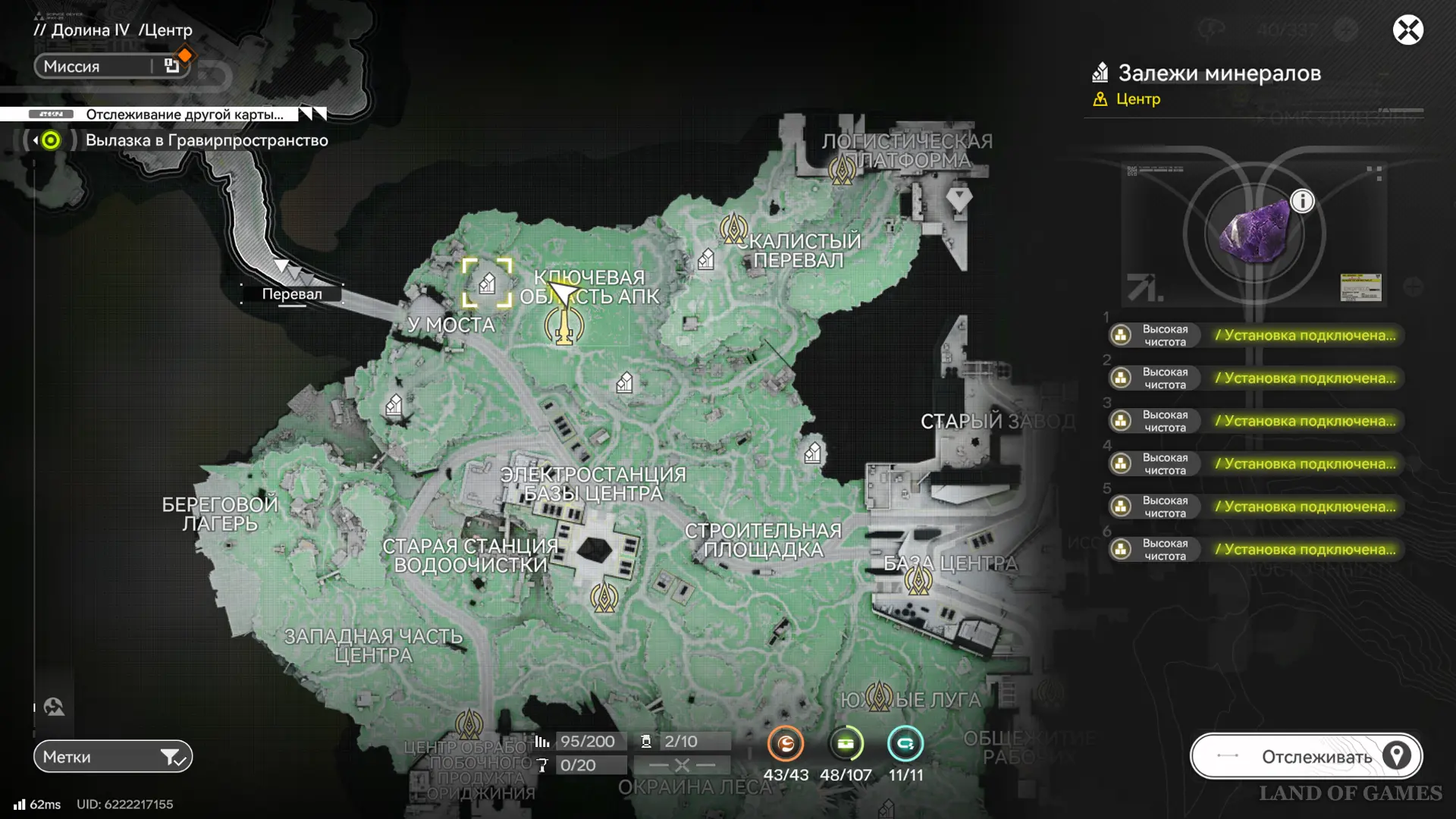Click the orange collectible counter icon
This screenshot has width=1456, height=819.
pos(785,744)
